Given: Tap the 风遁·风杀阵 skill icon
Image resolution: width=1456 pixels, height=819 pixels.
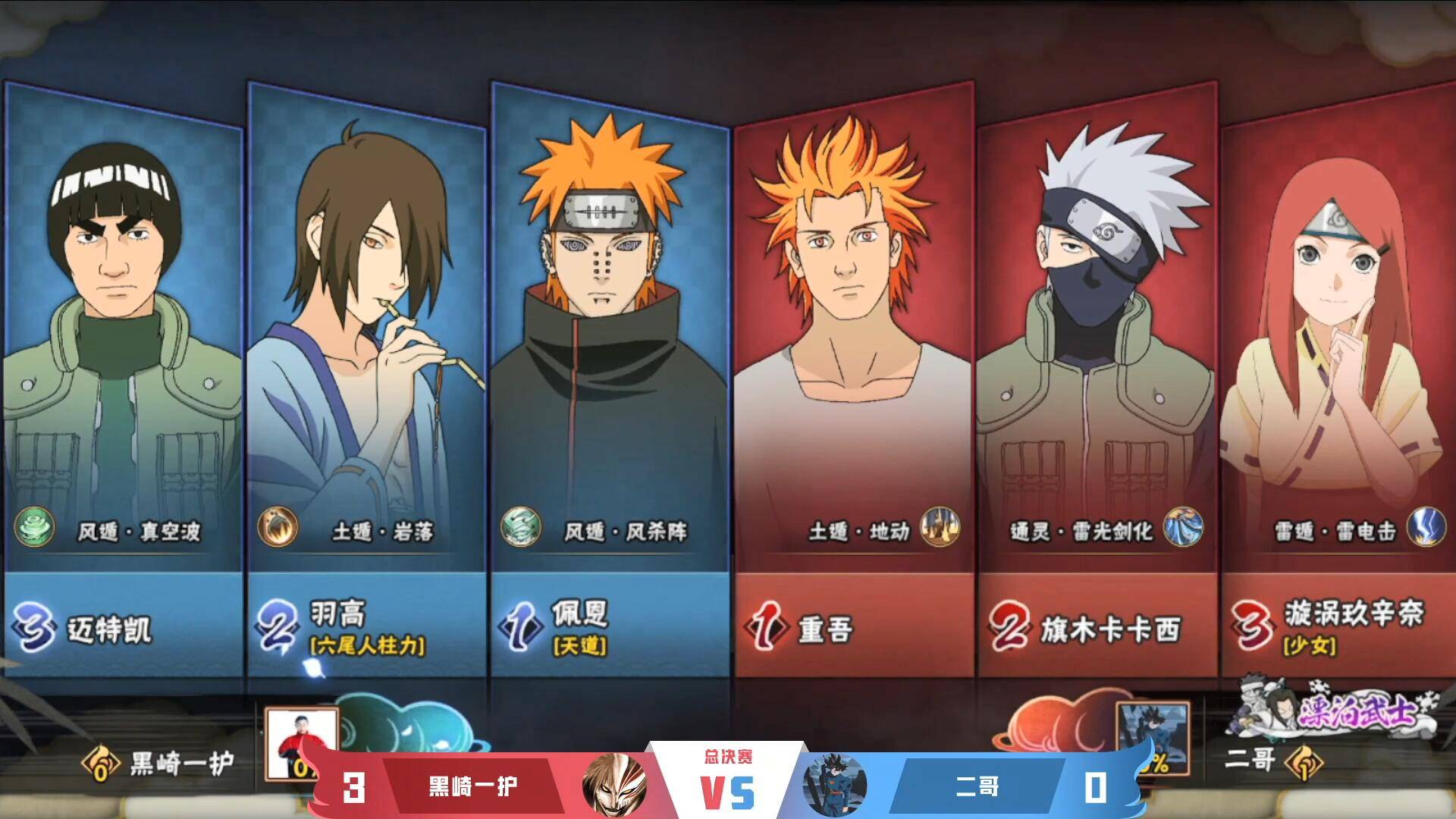Looking at the screenshot, I should coord(521,527).
